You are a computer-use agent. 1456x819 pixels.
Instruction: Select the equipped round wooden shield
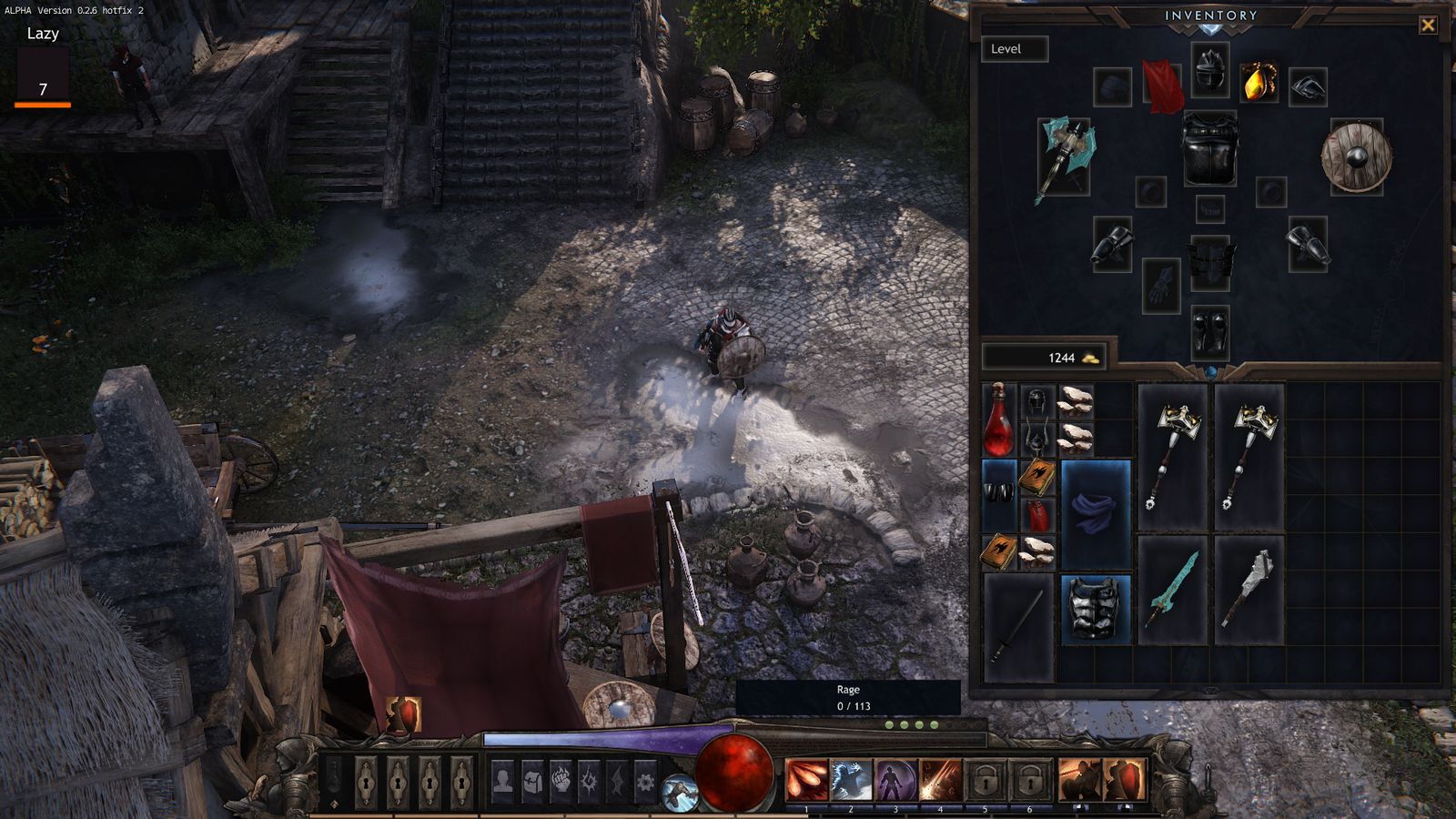1356,157
